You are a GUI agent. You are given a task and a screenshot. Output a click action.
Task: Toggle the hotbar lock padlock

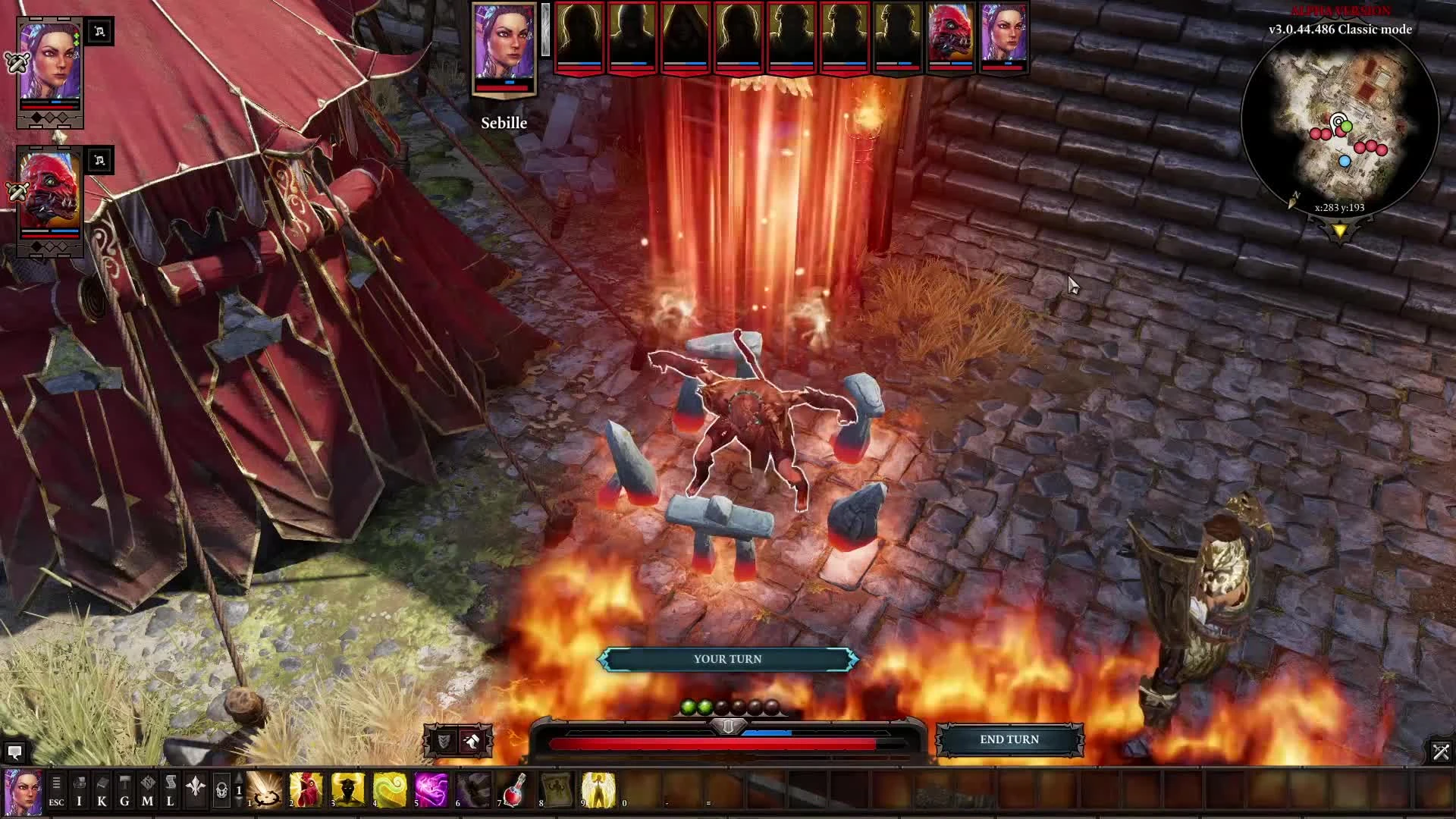coord(221,791)
